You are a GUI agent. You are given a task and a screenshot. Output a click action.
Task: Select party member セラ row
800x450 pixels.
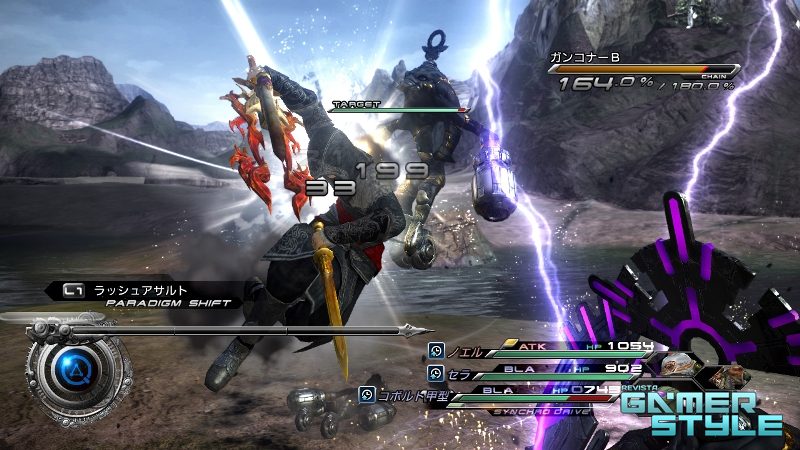click(x=460, y=372)
